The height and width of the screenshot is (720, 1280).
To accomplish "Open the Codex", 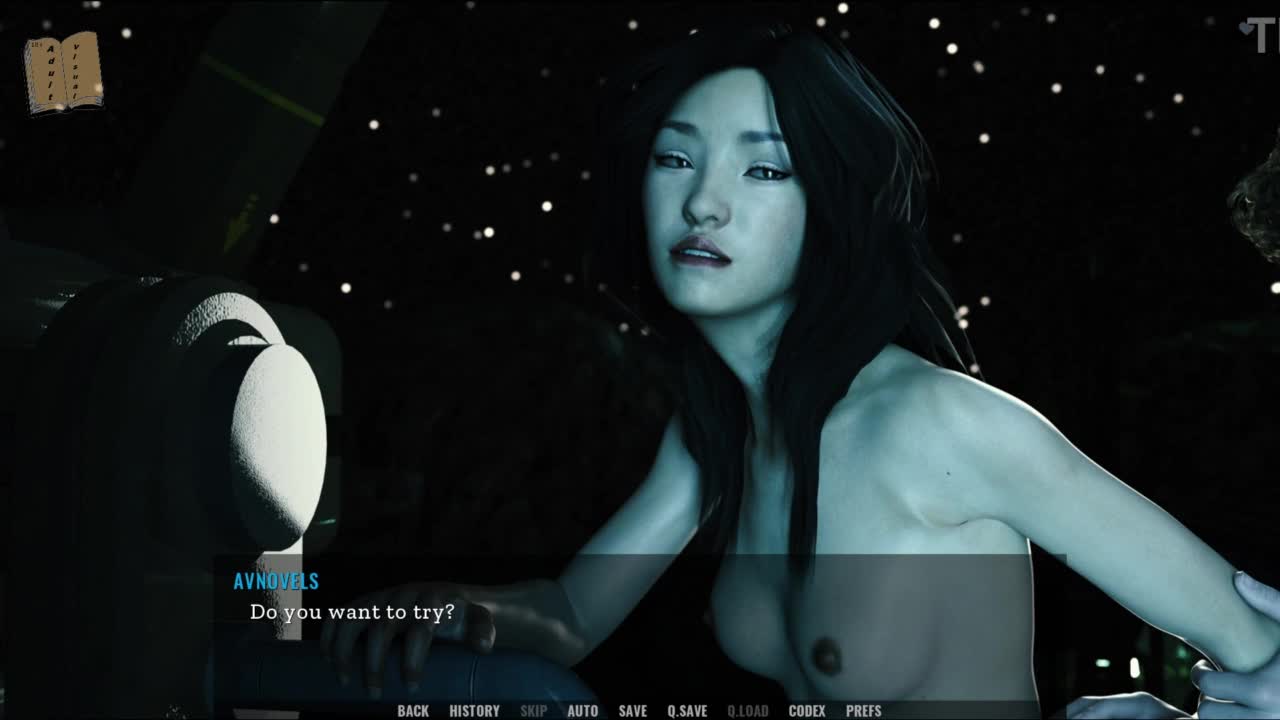I will click(806, 711).
